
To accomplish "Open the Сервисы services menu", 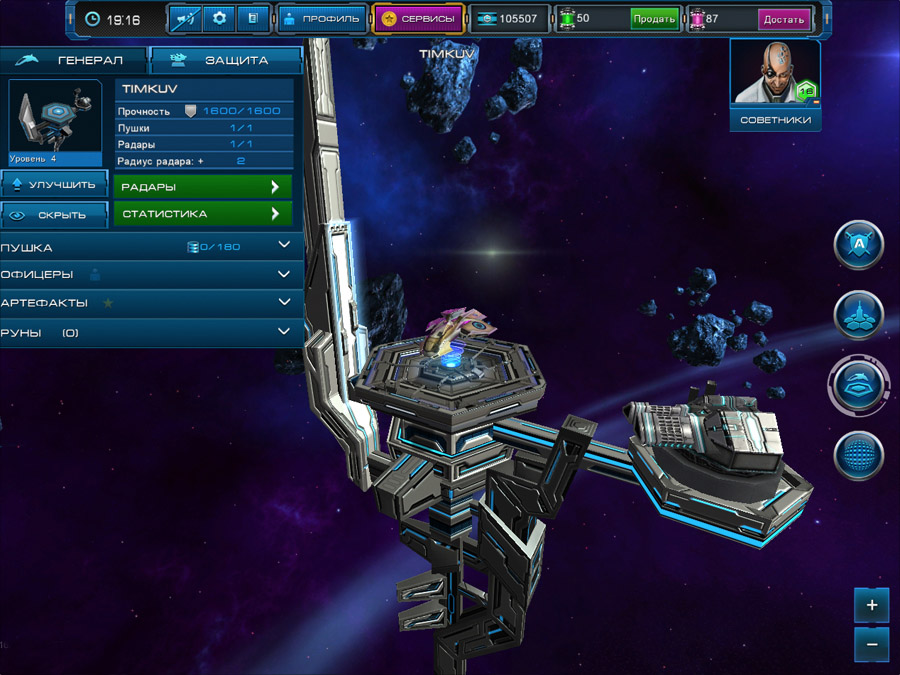I will click(419, 18).
